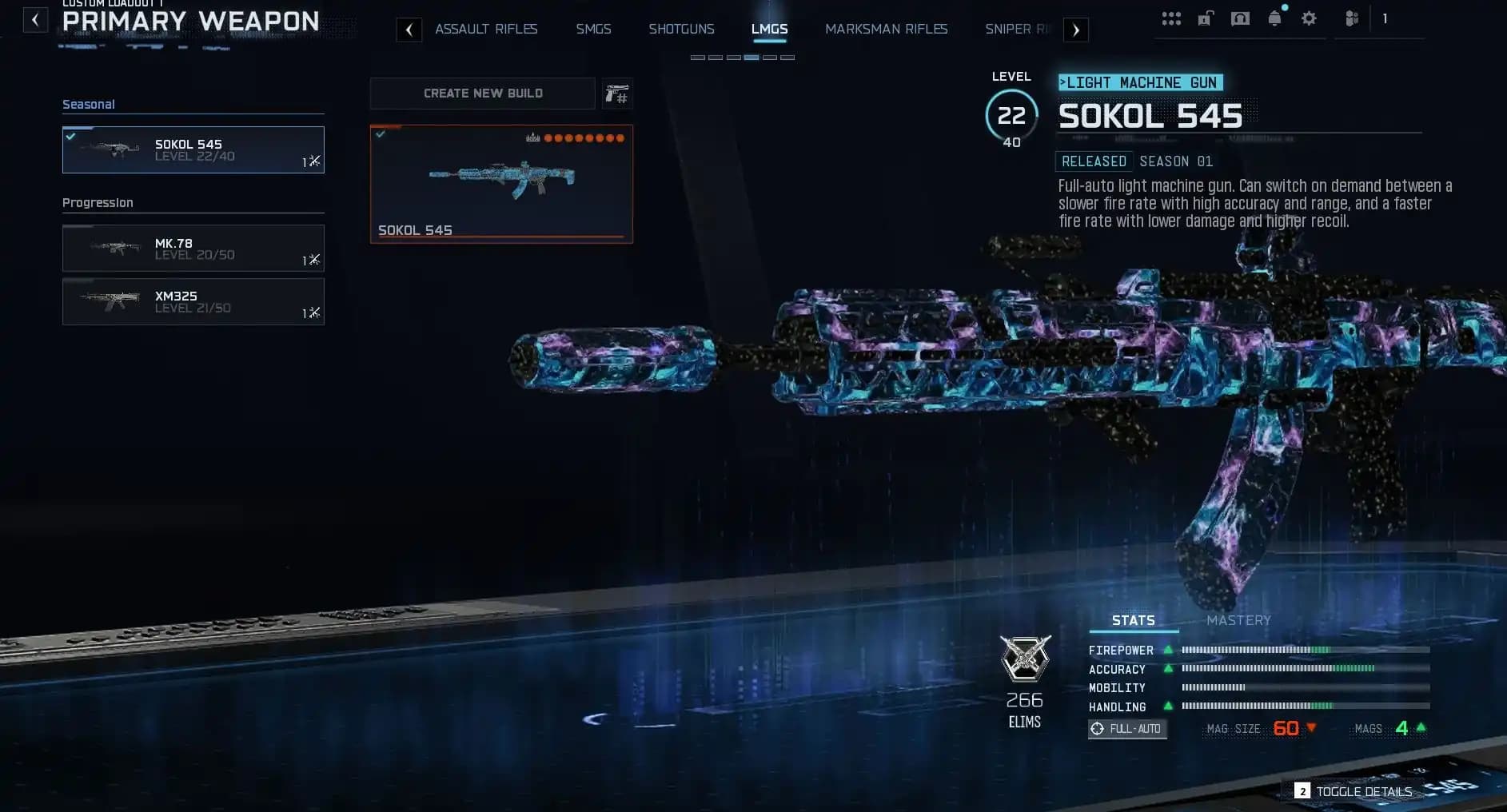Click the checkmark on the SOKOL 545 card

(x=381, y=133)
